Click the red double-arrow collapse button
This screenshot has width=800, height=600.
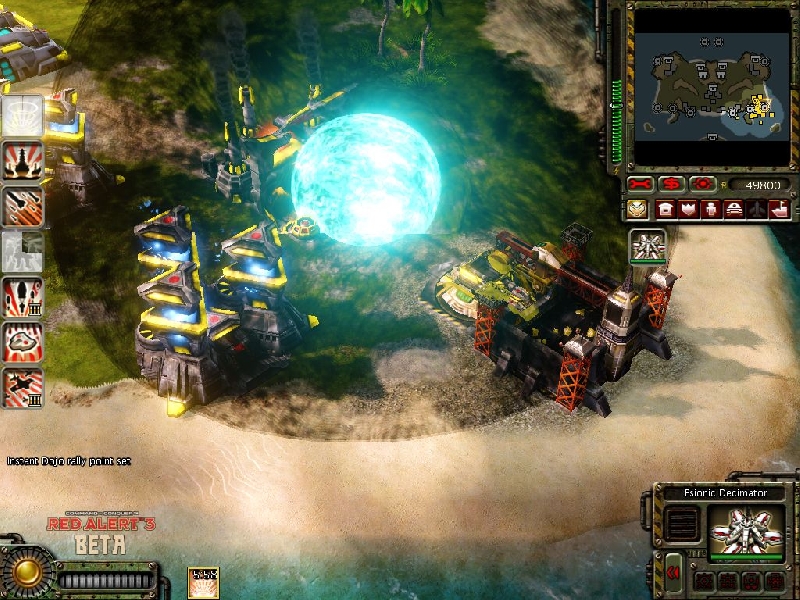click(x=674, y=571)
